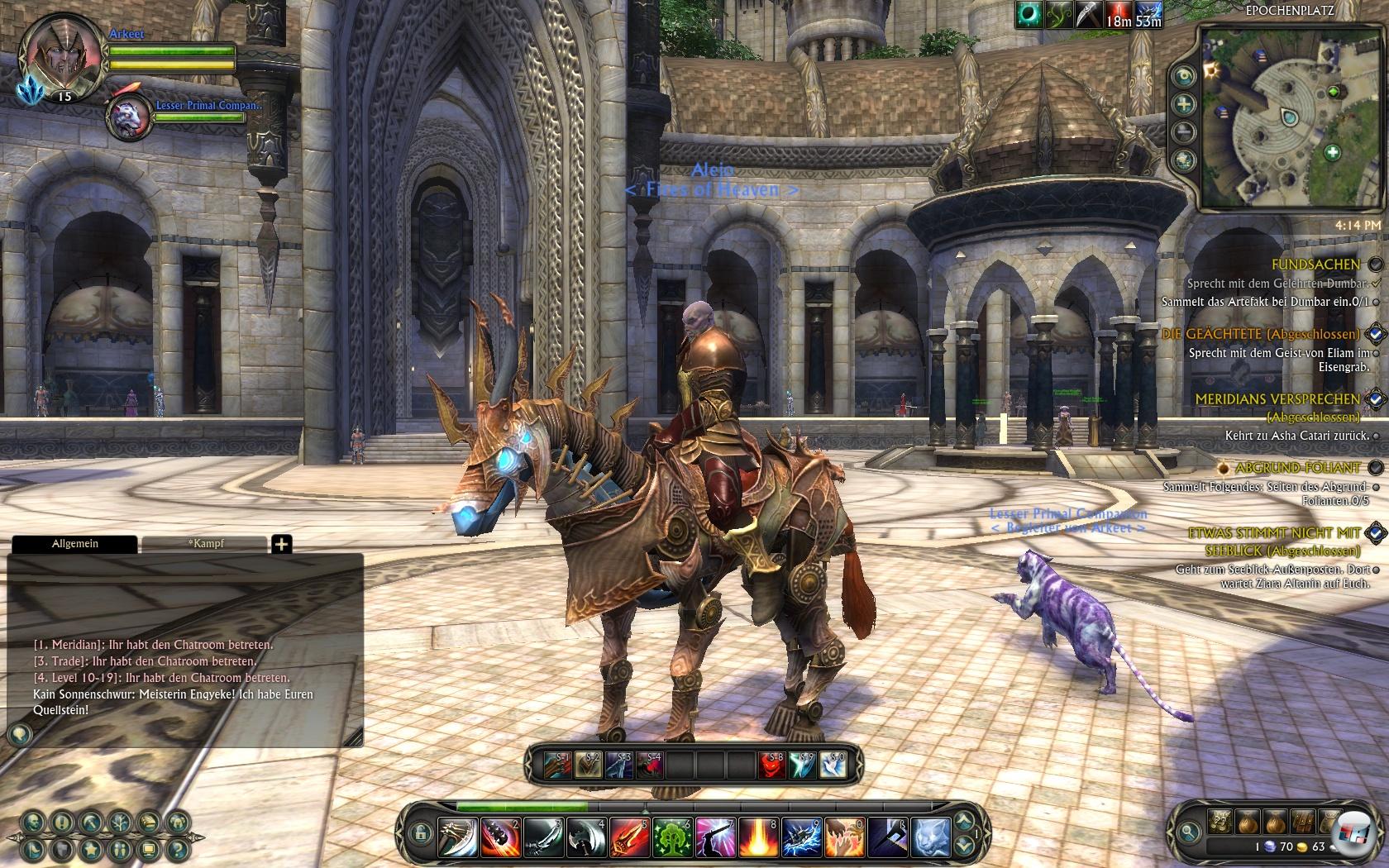Activate the spiked mace ability in slot 2

500,837
